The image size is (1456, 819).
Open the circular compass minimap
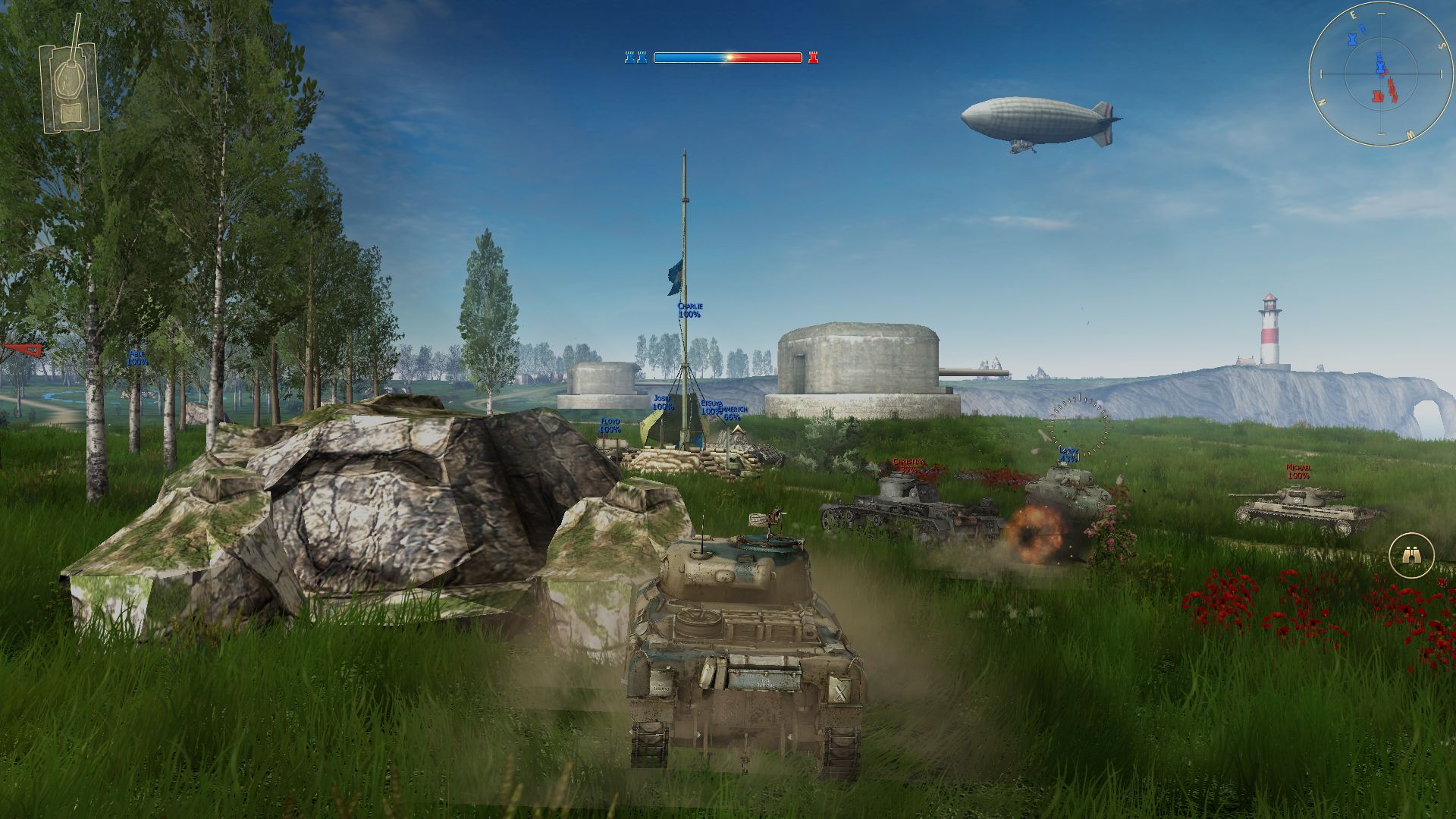coord(1380,74)
